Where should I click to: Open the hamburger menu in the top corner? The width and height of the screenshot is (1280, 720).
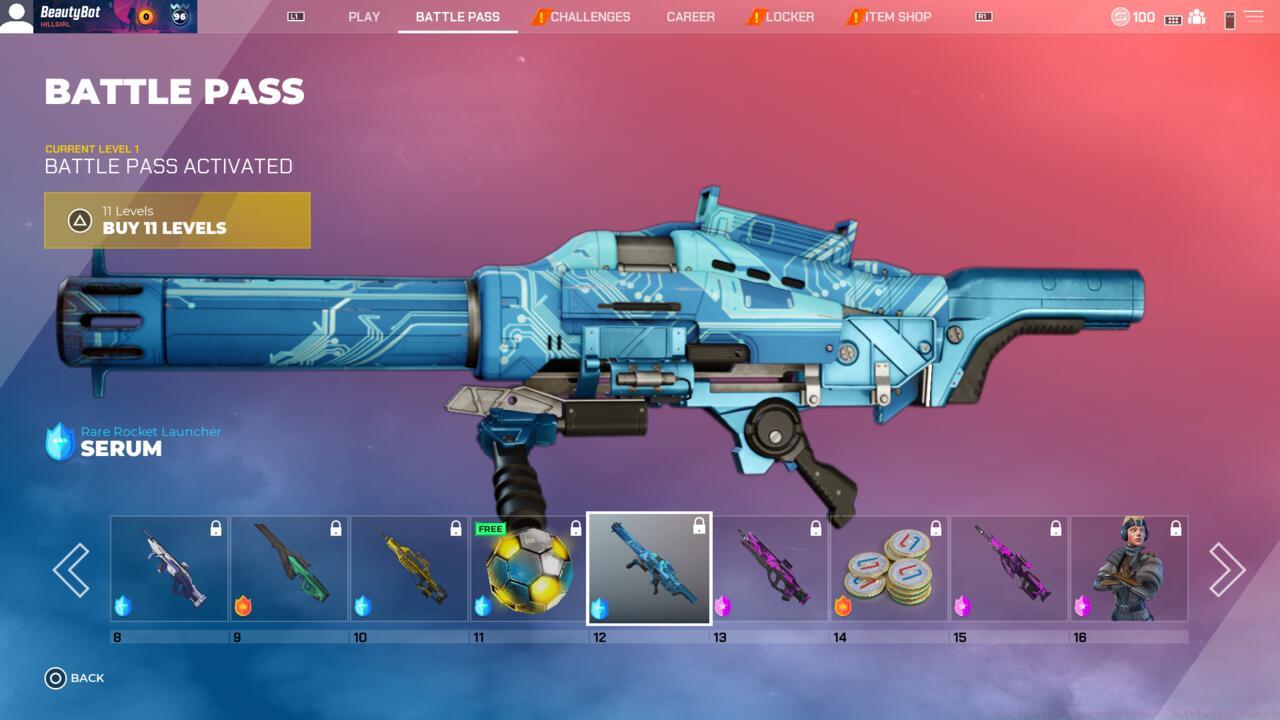(1253, 17)
